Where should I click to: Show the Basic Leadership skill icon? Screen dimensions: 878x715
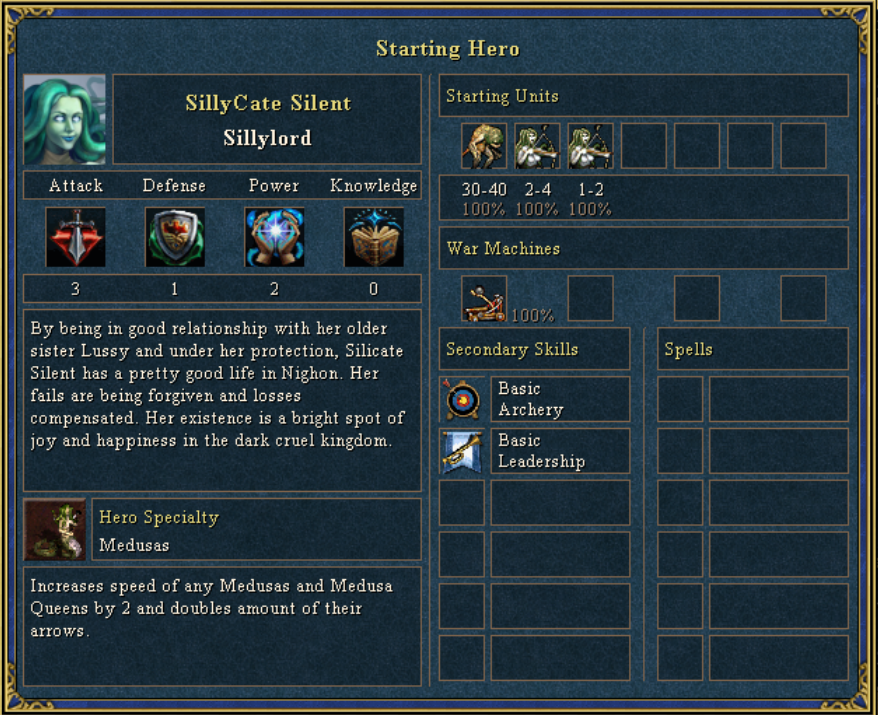(462, 451)
